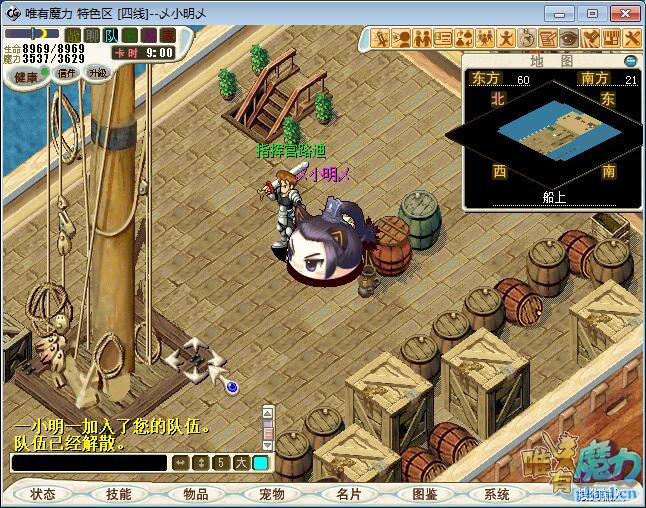
Task: Collapse the 地图 map panel
Action: 630,61
